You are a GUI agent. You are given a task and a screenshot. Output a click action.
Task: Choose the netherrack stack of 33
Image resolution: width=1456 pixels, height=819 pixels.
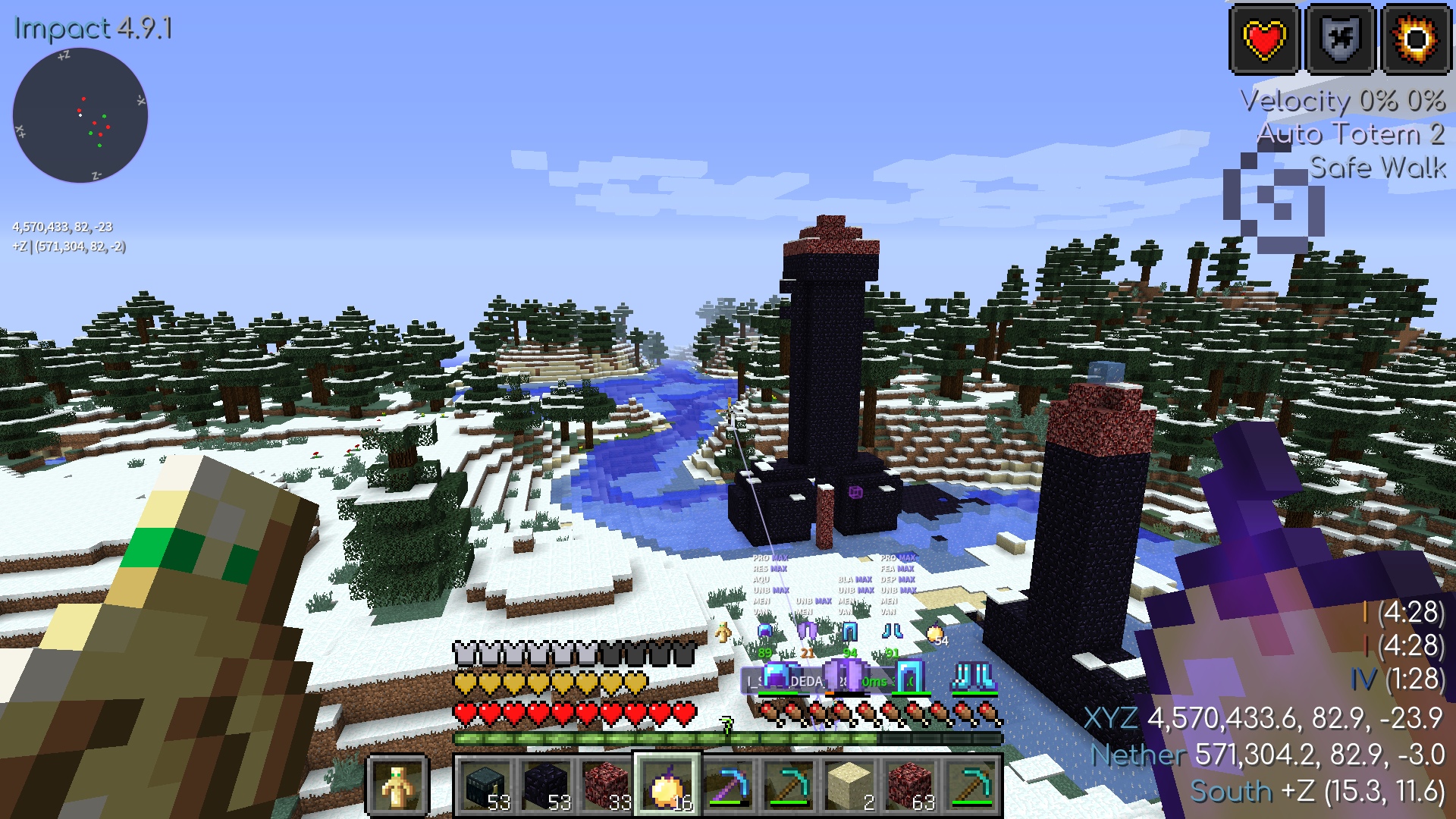point(607,786)
